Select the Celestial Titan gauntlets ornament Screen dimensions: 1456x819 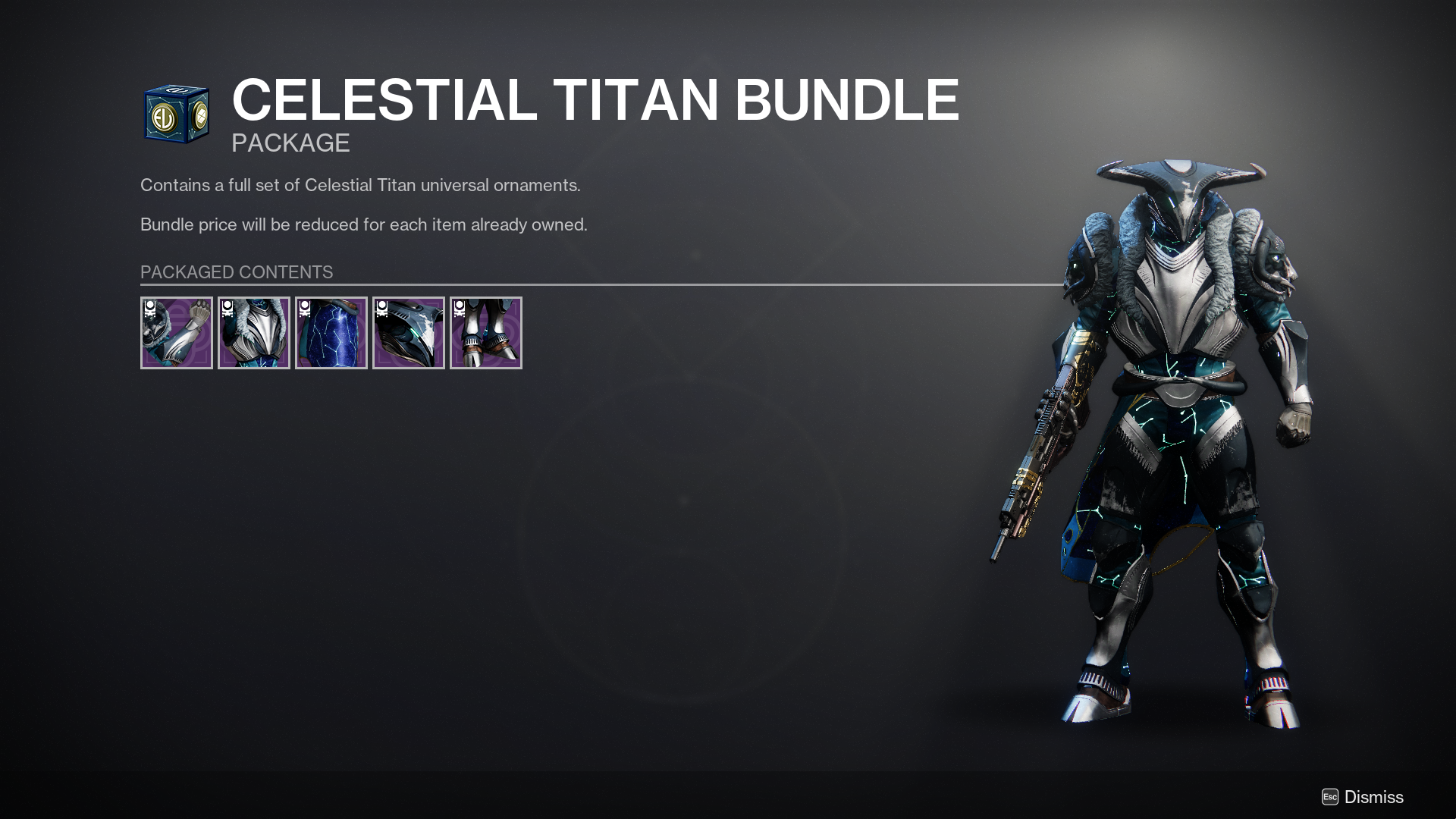pos(177,334)
